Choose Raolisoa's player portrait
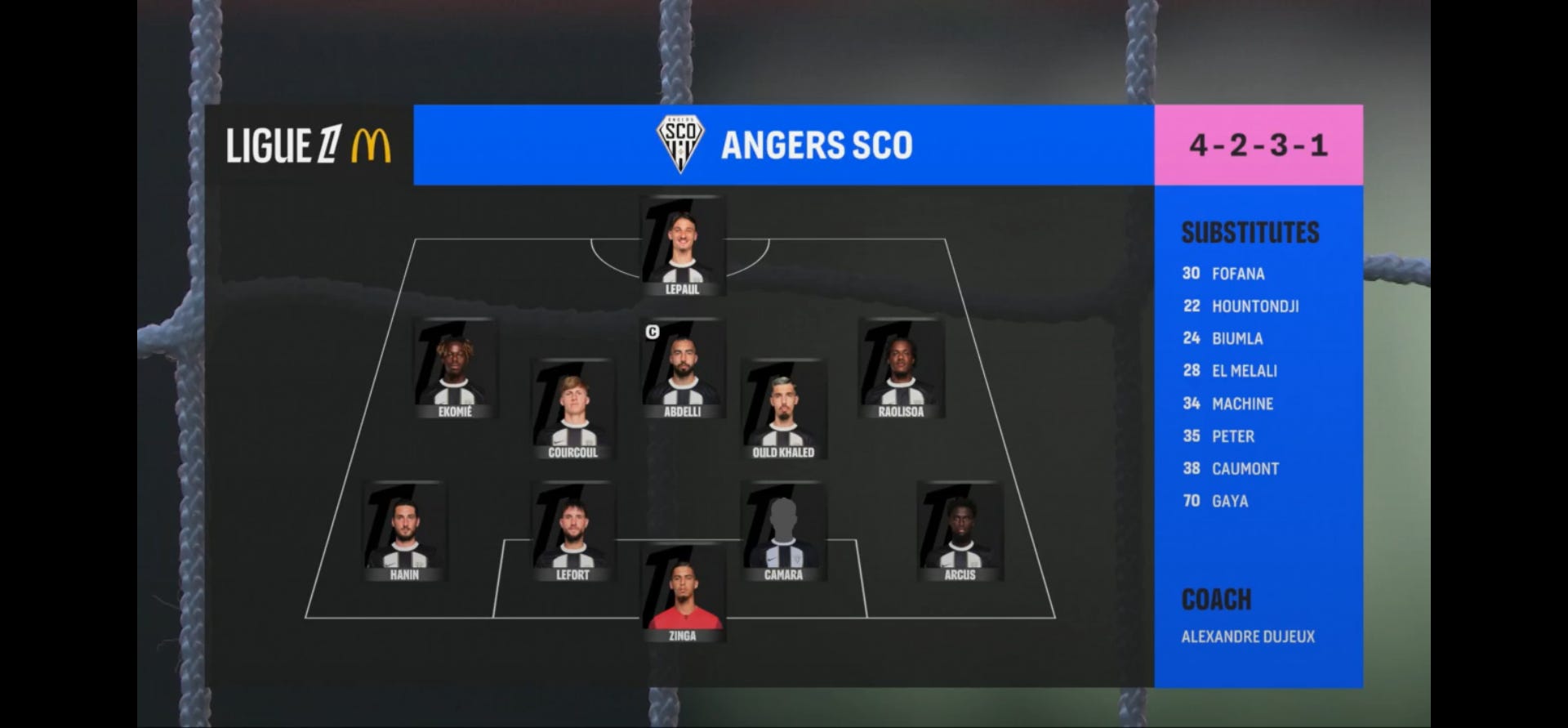This screenshot has height=728, width=1568. [x=901, y=368]
